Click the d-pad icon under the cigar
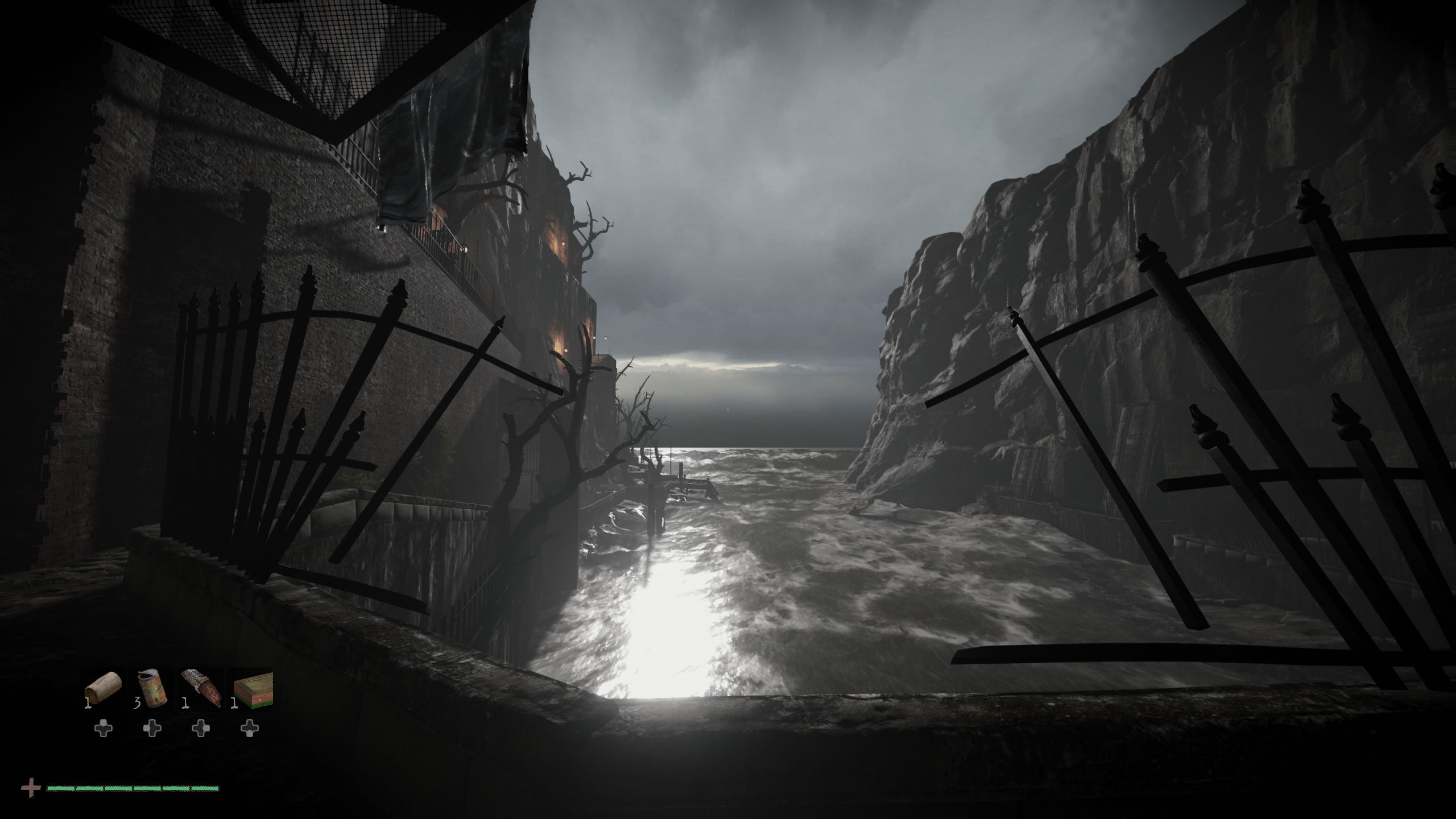Screen dimensions: 1456x819 201,729
